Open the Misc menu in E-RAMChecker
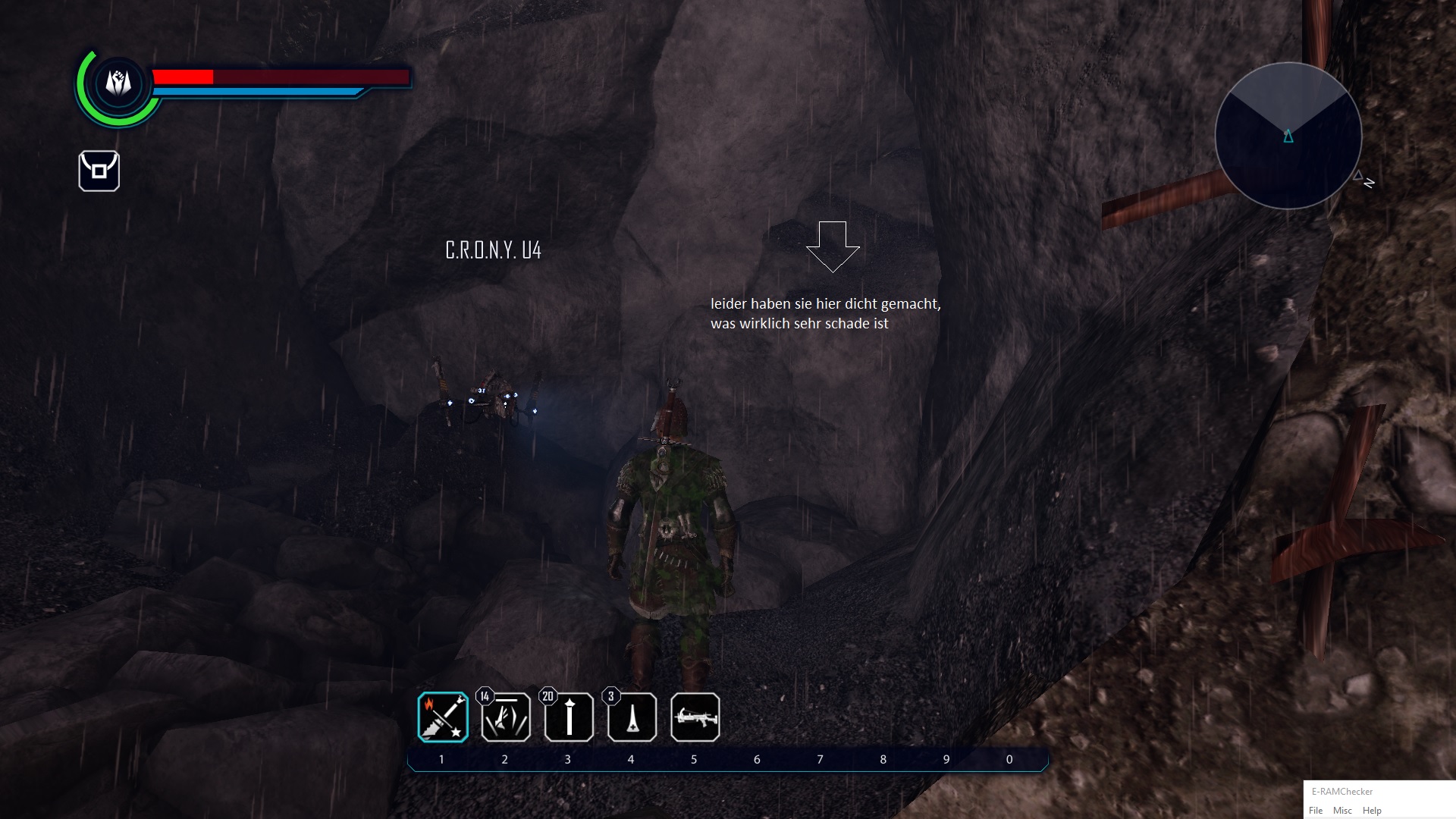This screenshot has width=1456, height=819. tap(1342, 811)
